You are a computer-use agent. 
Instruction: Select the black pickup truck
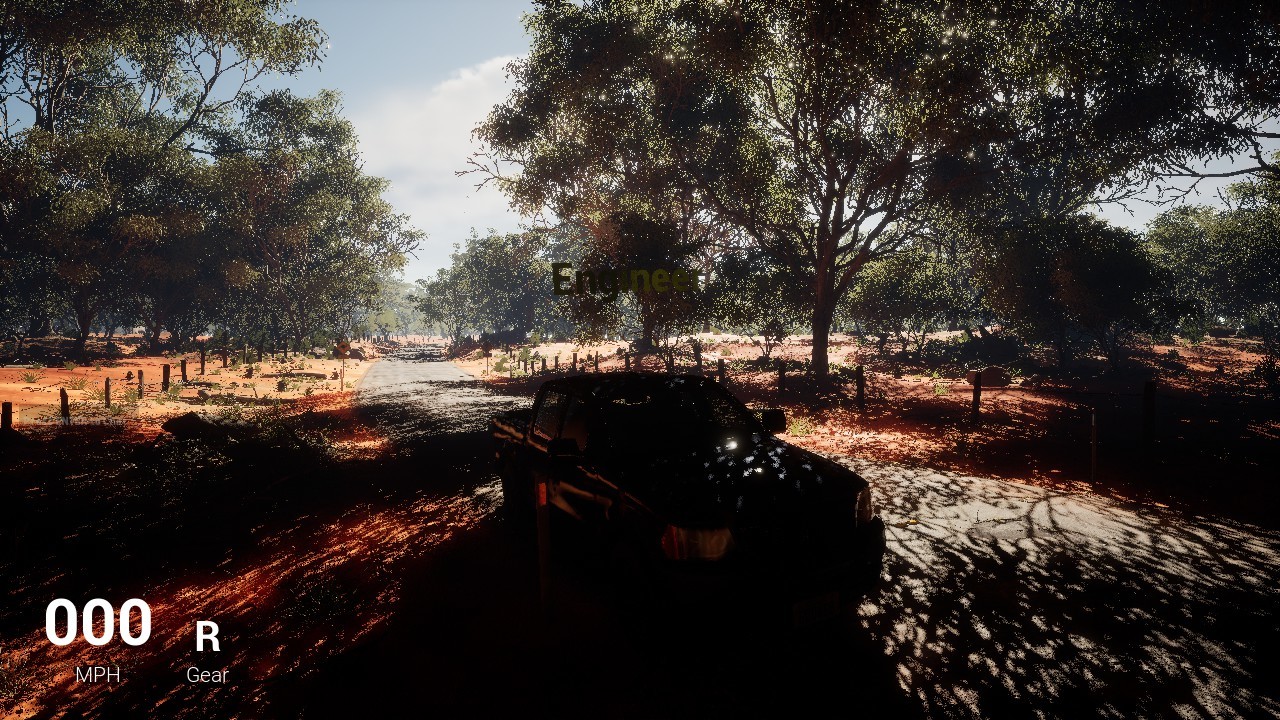coord(680,480)
